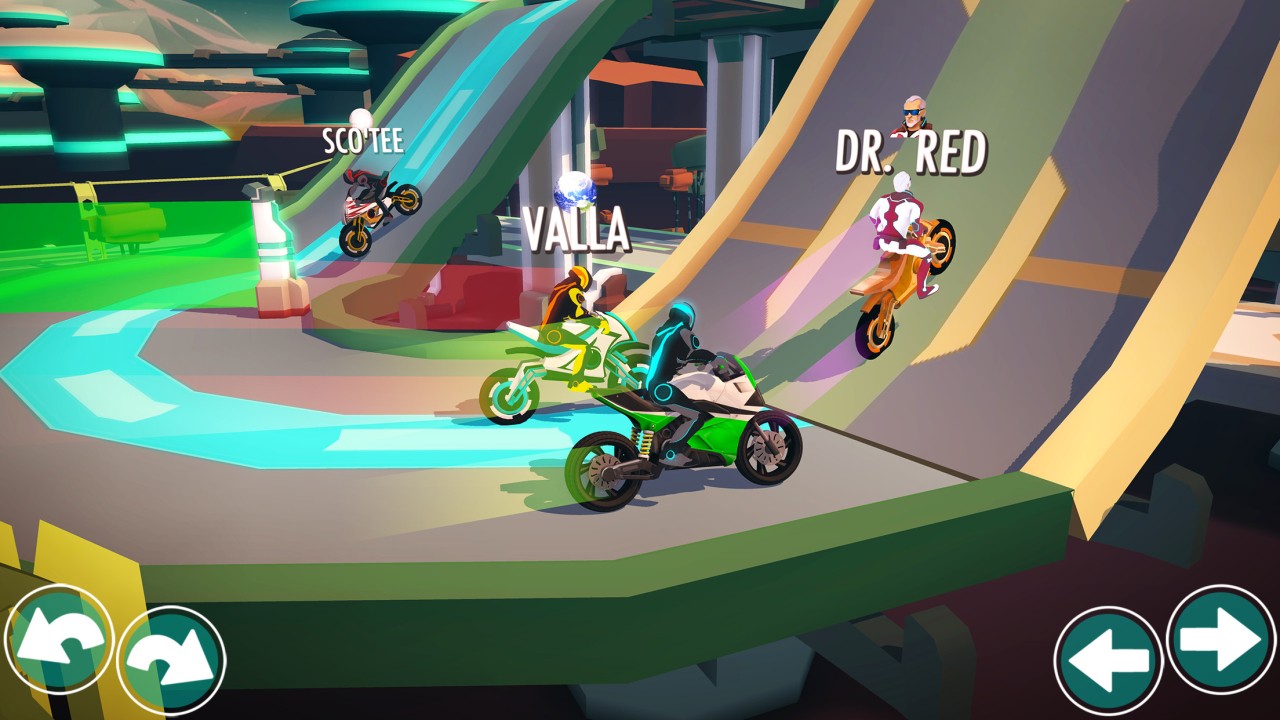Select DR. RED's avatar portrait
This screenshot has height=720, width=1280.
click(x=912, y=115)
